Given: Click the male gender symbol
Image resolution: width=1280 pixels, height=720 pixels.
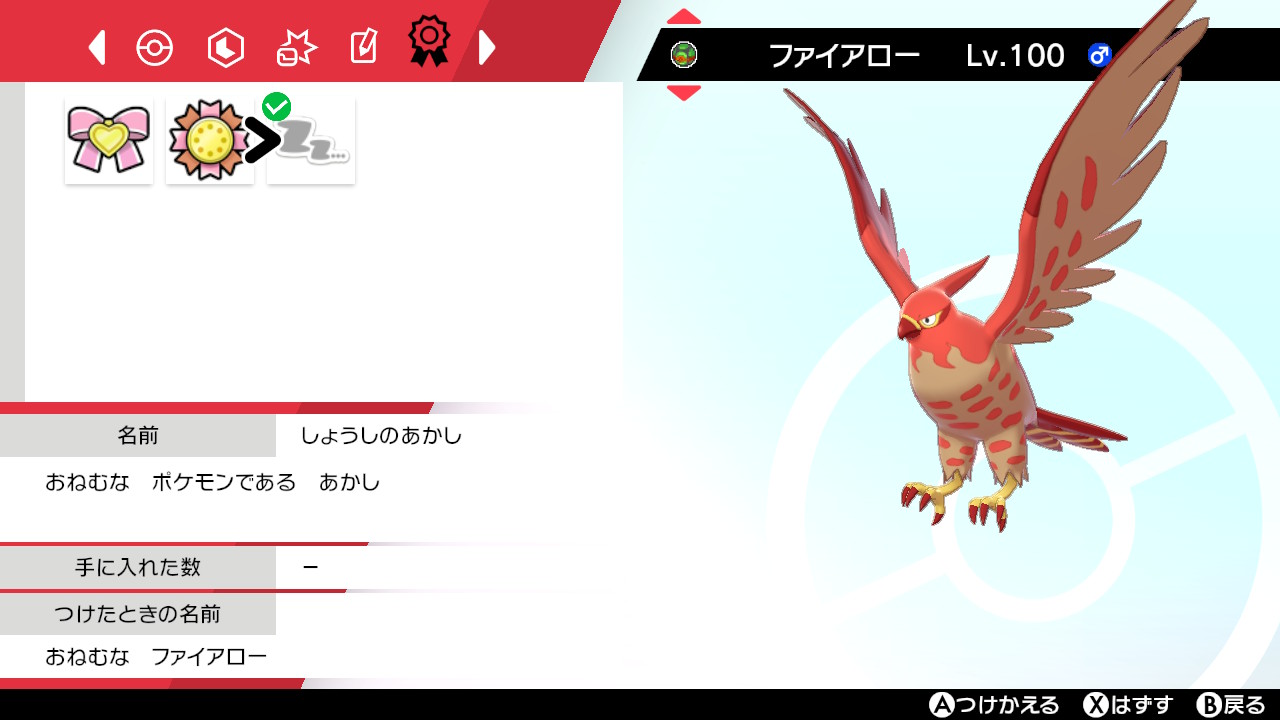Looking at the screenshot, I should point(1098,56).
